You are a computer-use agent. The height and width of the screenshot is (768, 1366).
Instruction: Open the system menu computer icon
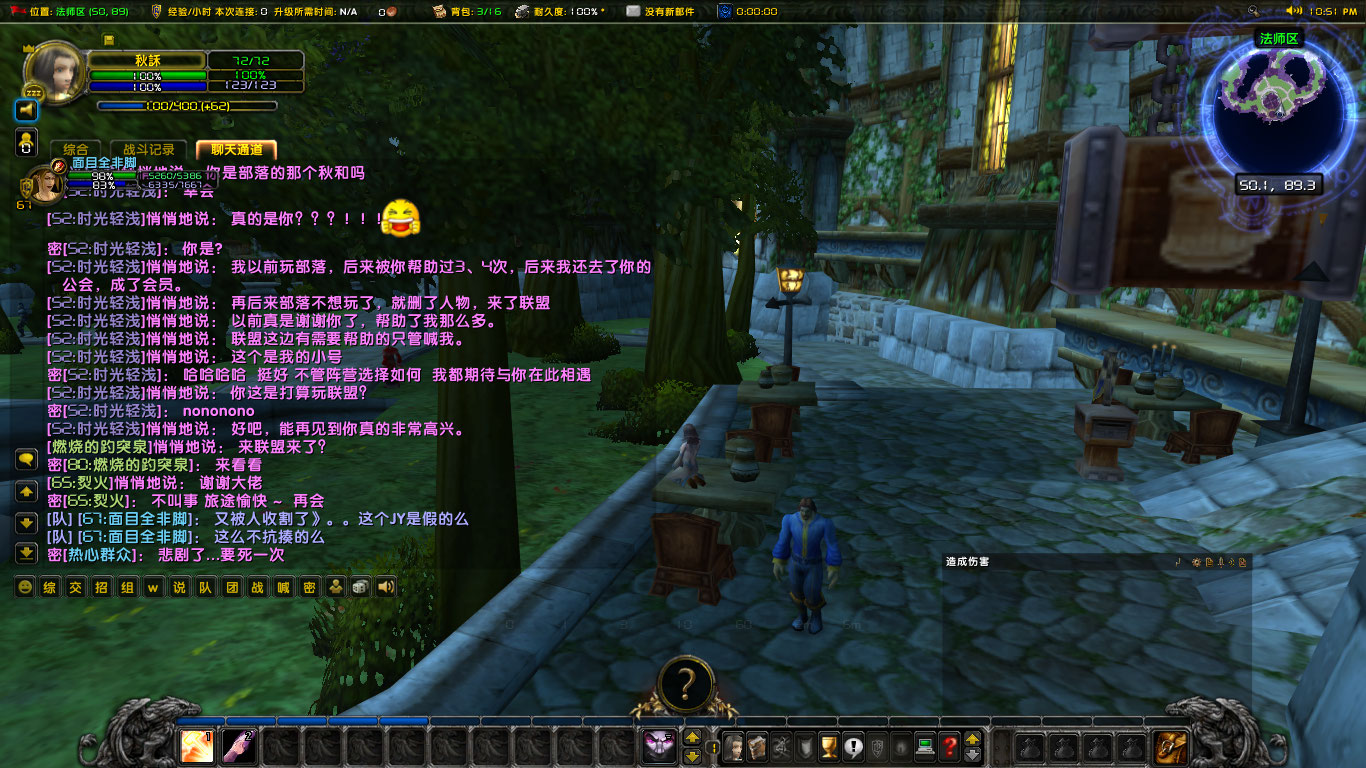click(923, 747)
